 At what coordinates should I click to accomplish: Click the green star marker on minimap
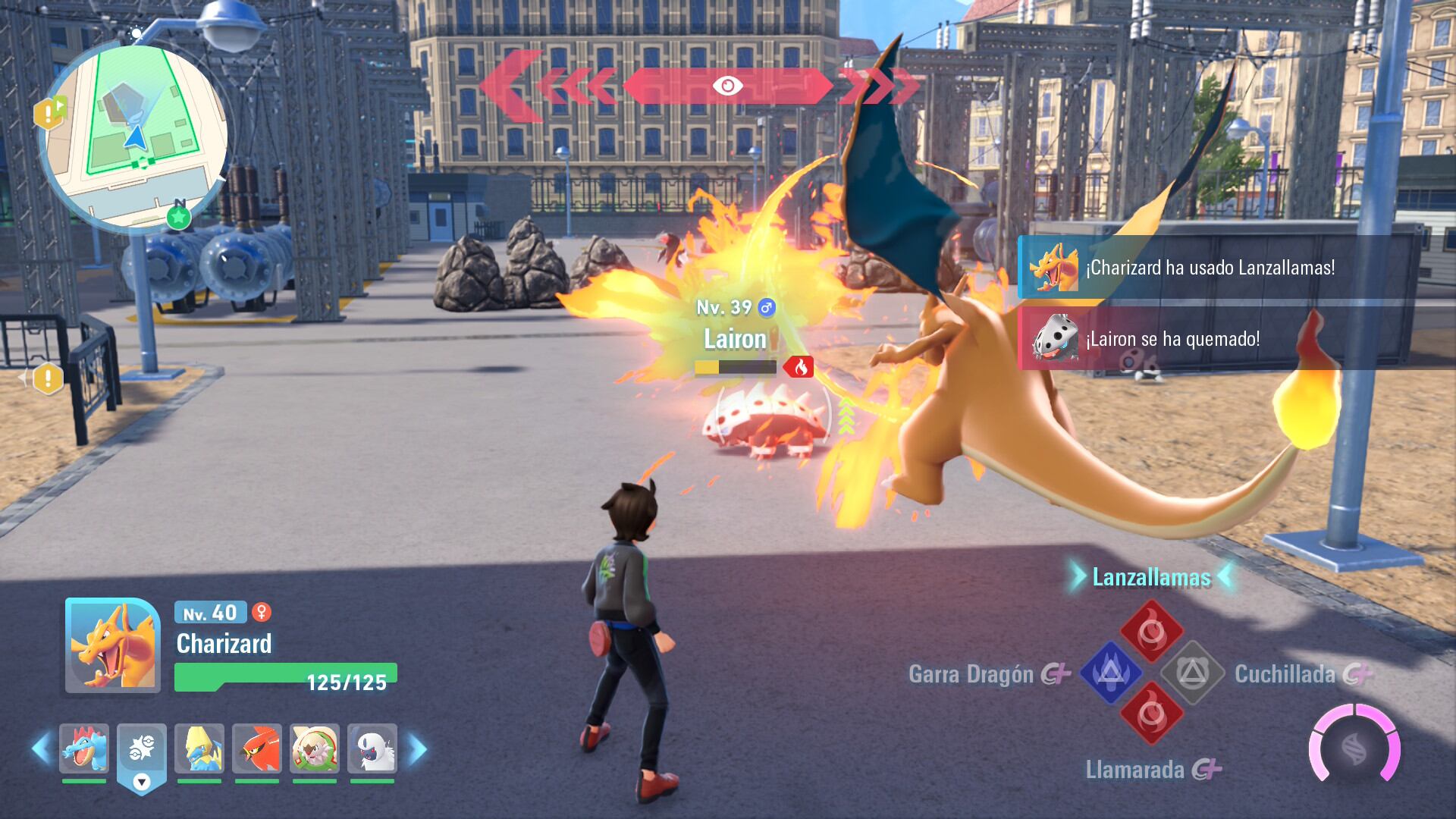(179, 218)
